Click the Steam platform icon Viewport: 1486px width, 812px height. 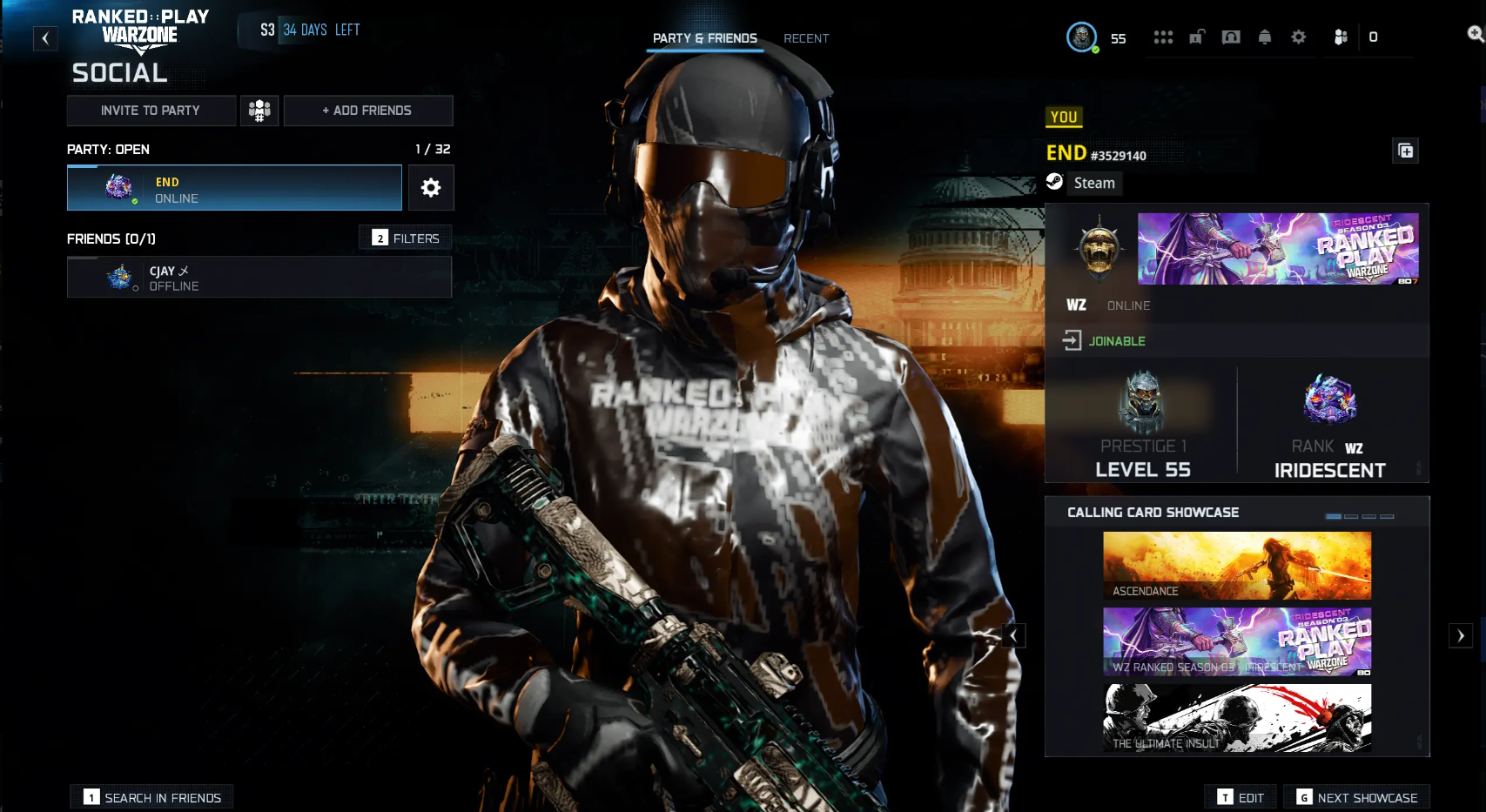click(1056, 183)
